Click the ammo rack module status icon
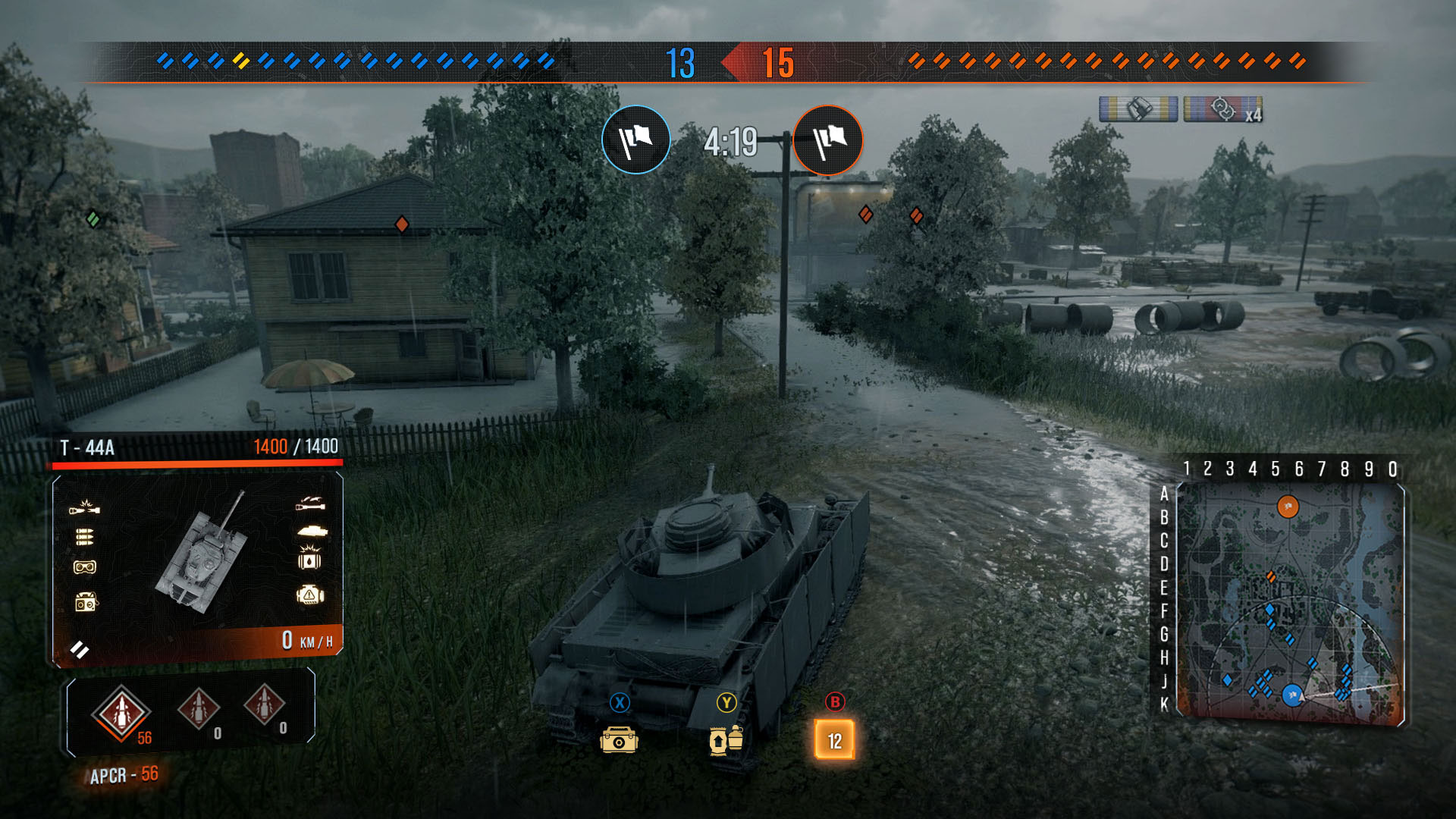This screenshot has height=819, width=1456. click(84, 537)
